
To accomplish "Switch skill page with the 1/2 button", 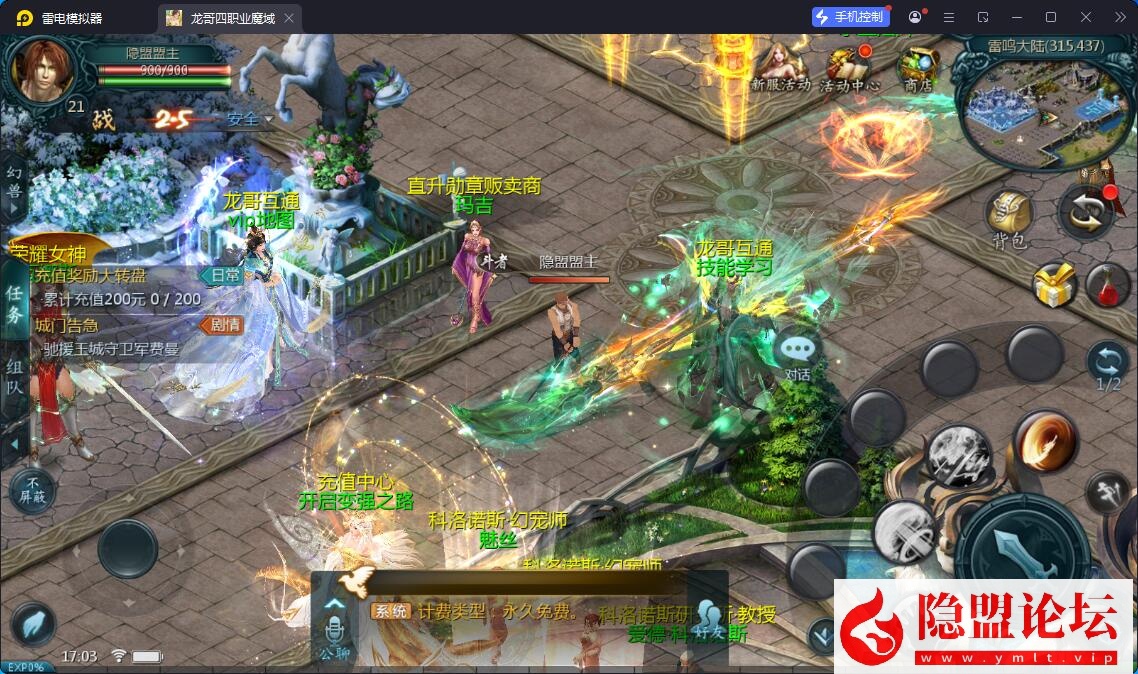I will [1107, 364].
